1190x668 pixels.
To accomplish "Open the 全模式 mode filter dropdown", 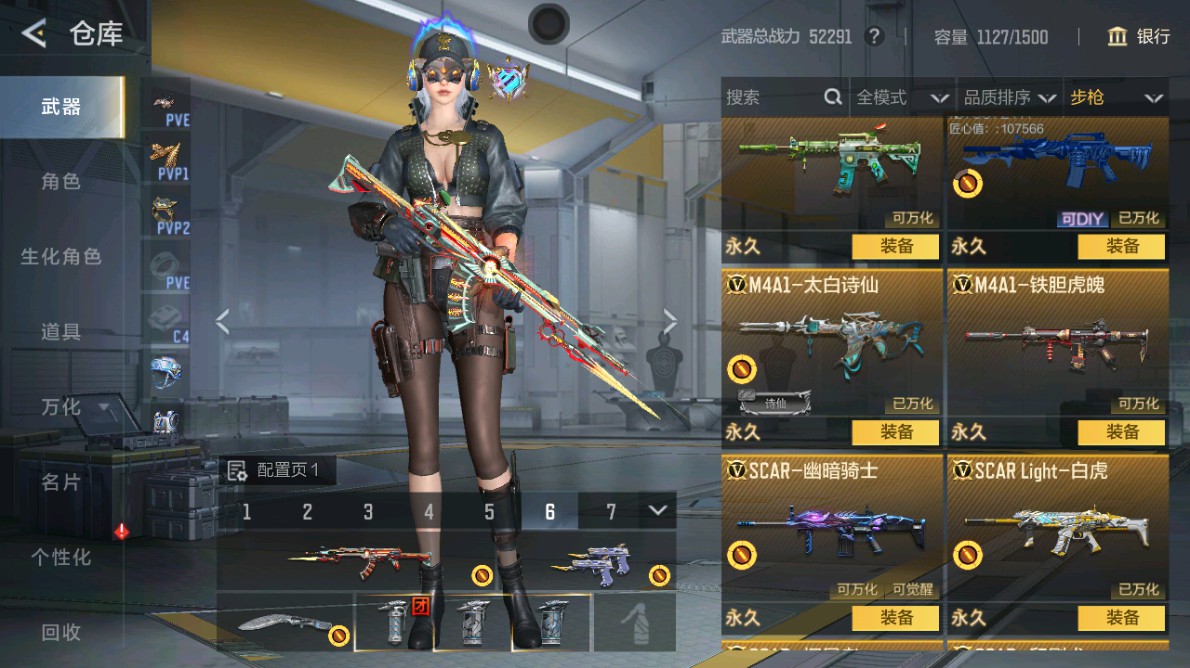I will coord(900,97).
